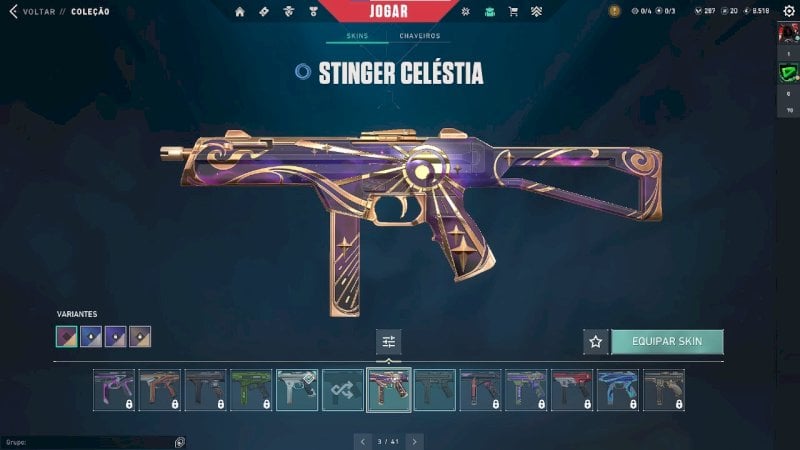Open the green friend avatar in sidebar

tap(788, 72)
